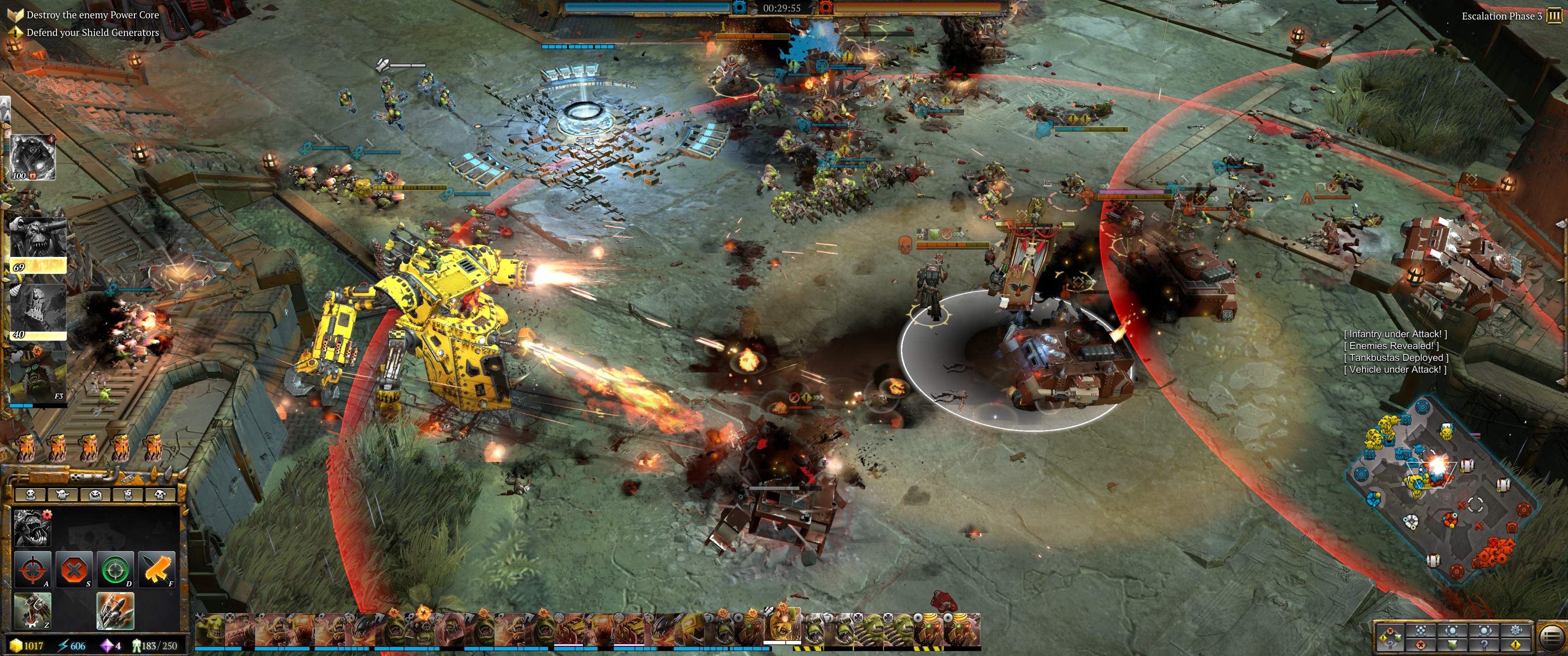Place a yellow warning ping

tap(1516, 644)
